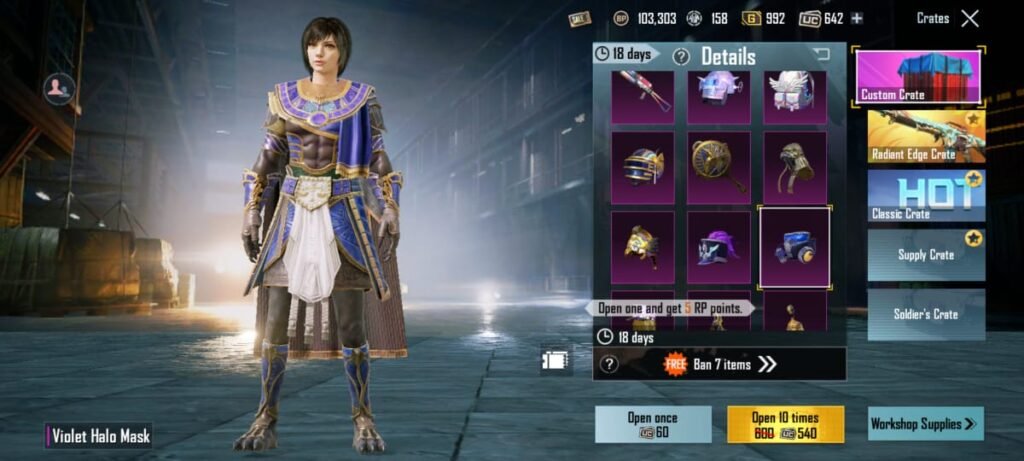Go to Workshop Supplies
The height and width of the screenshot is (461, 1024).
(925, 424)
